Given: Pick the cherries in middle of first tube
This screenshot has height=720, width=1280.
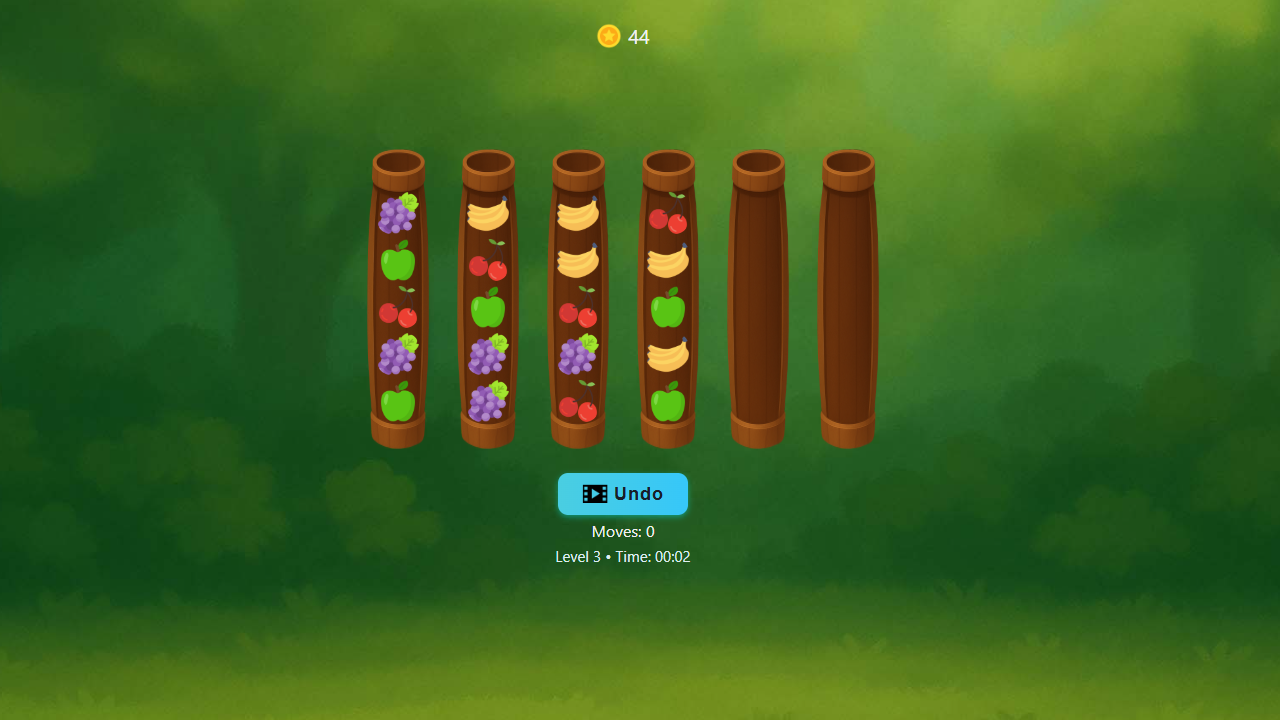Looking at the screenshot, I should point(398,313).
